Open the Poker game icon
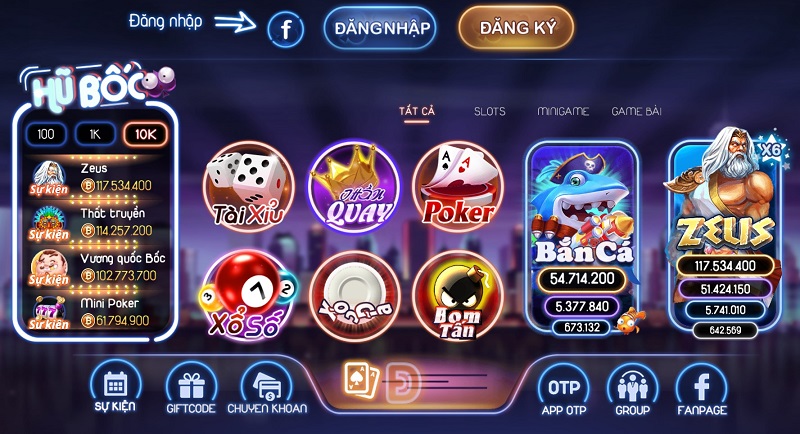 click(x=458, y=189)
